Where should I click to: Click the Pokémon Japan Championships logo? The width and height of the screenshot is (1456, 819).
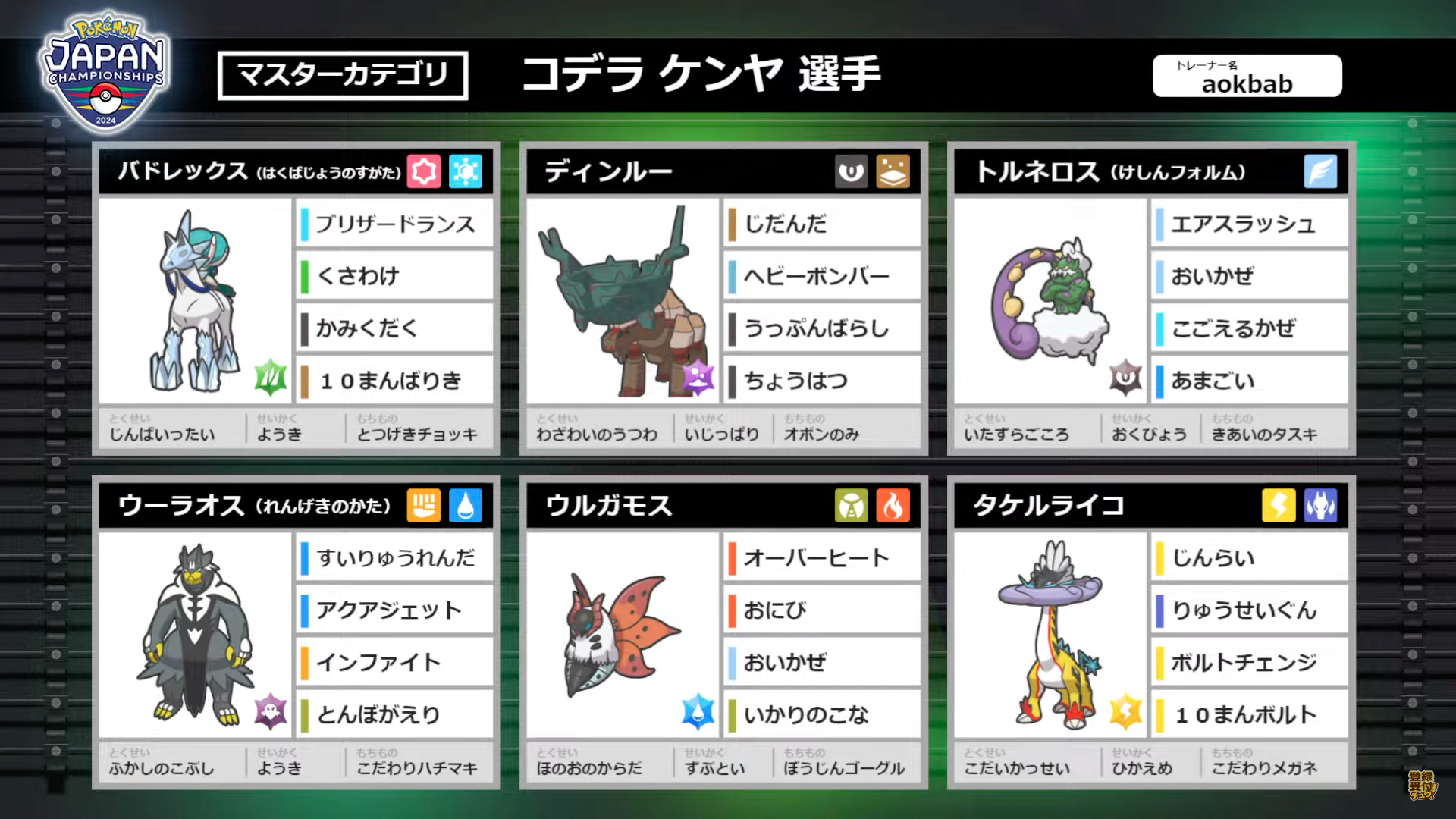click(x=105, y=72)
